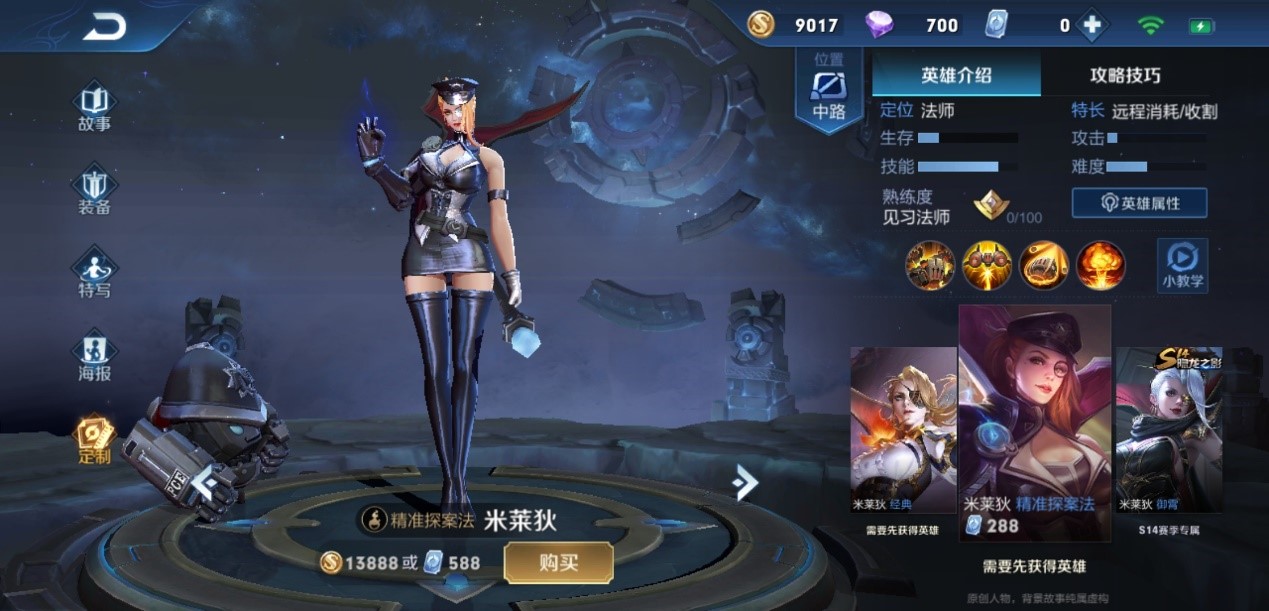1269x611 pixels.
Task: Open the 特写 close-up view
Action: click(x=95, y=273)
